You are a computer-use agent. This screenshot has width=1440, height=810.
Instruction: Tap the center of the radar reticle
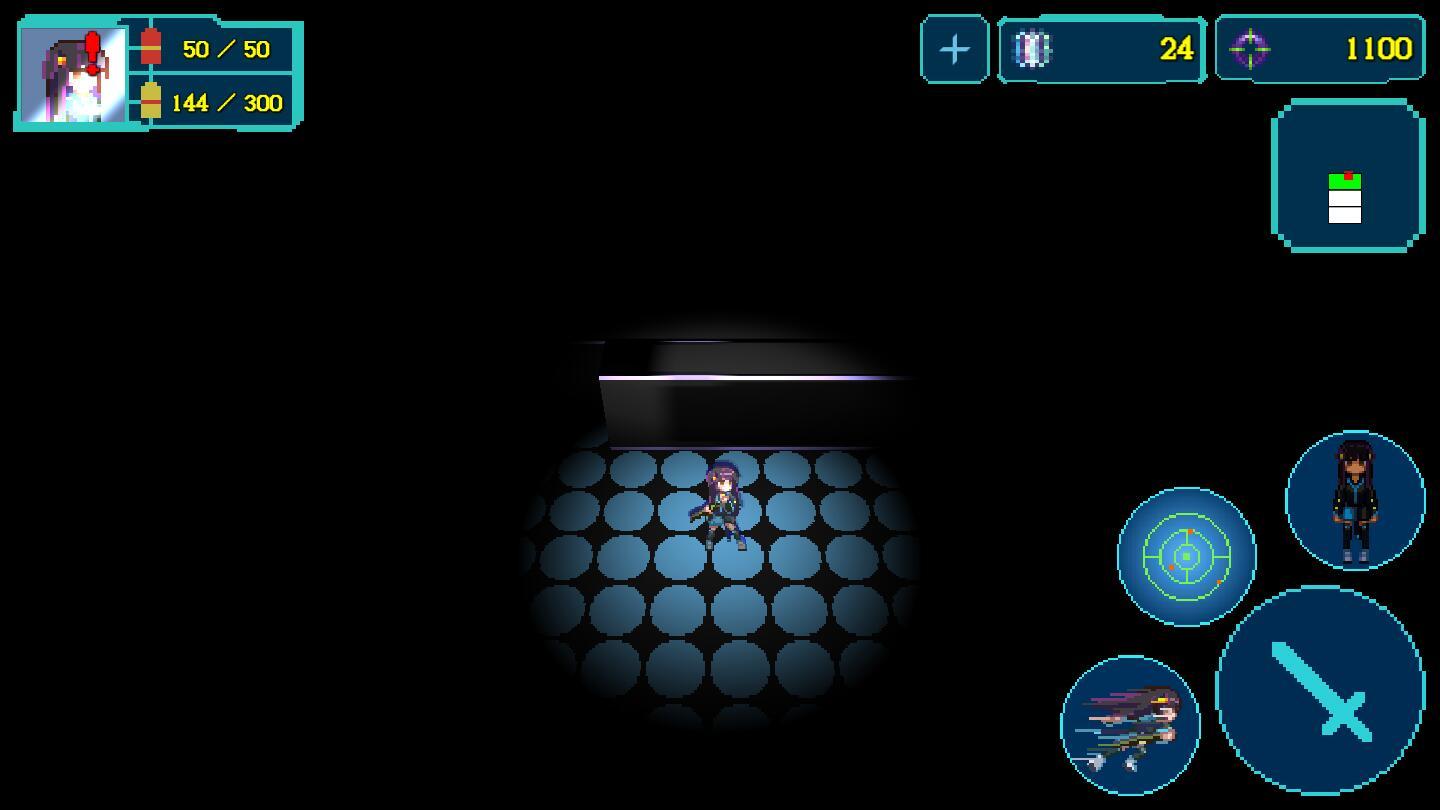1186,555
